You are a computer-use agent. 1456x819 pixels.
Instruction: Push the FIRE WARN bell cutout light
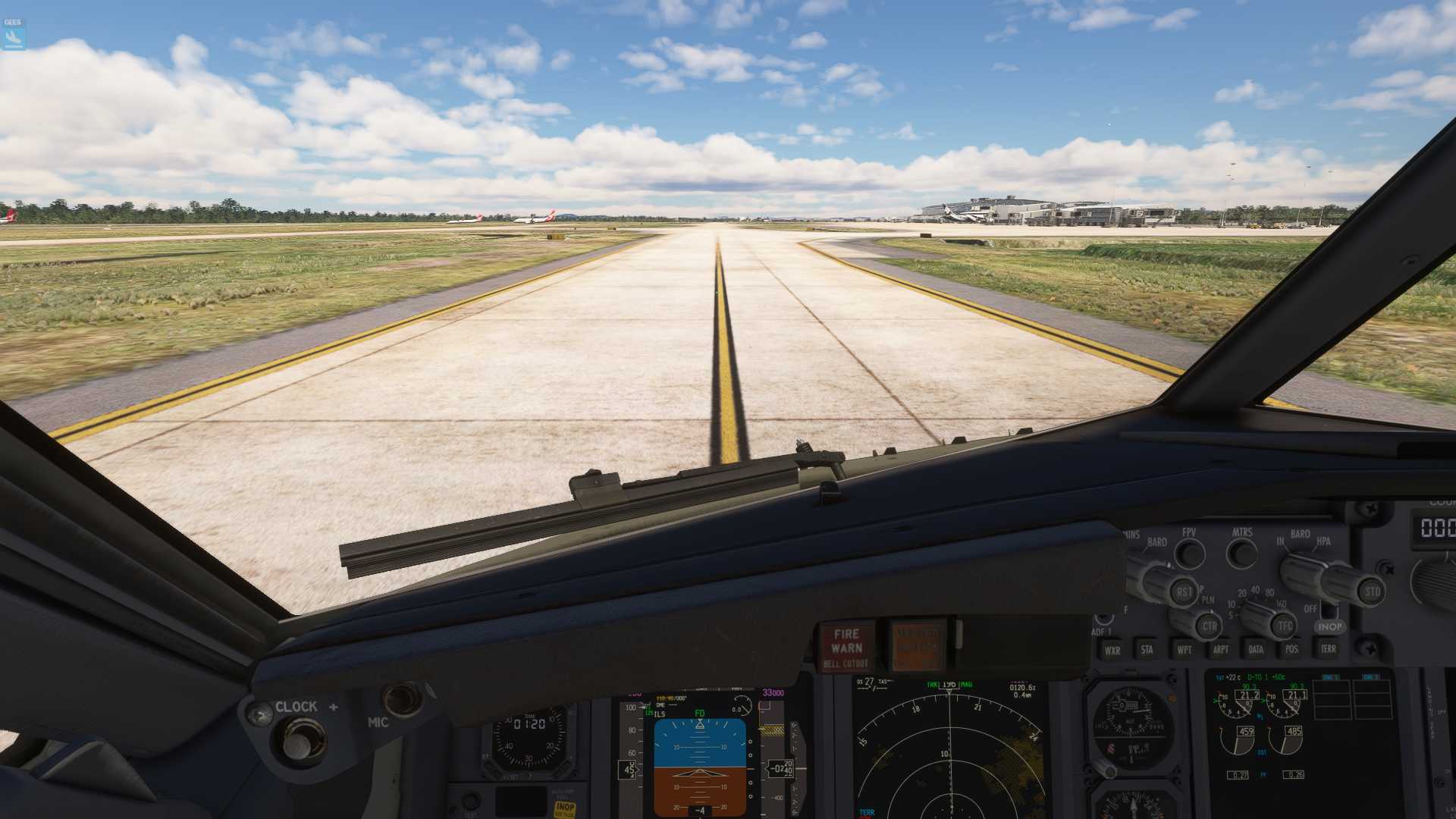coord(846,647)
